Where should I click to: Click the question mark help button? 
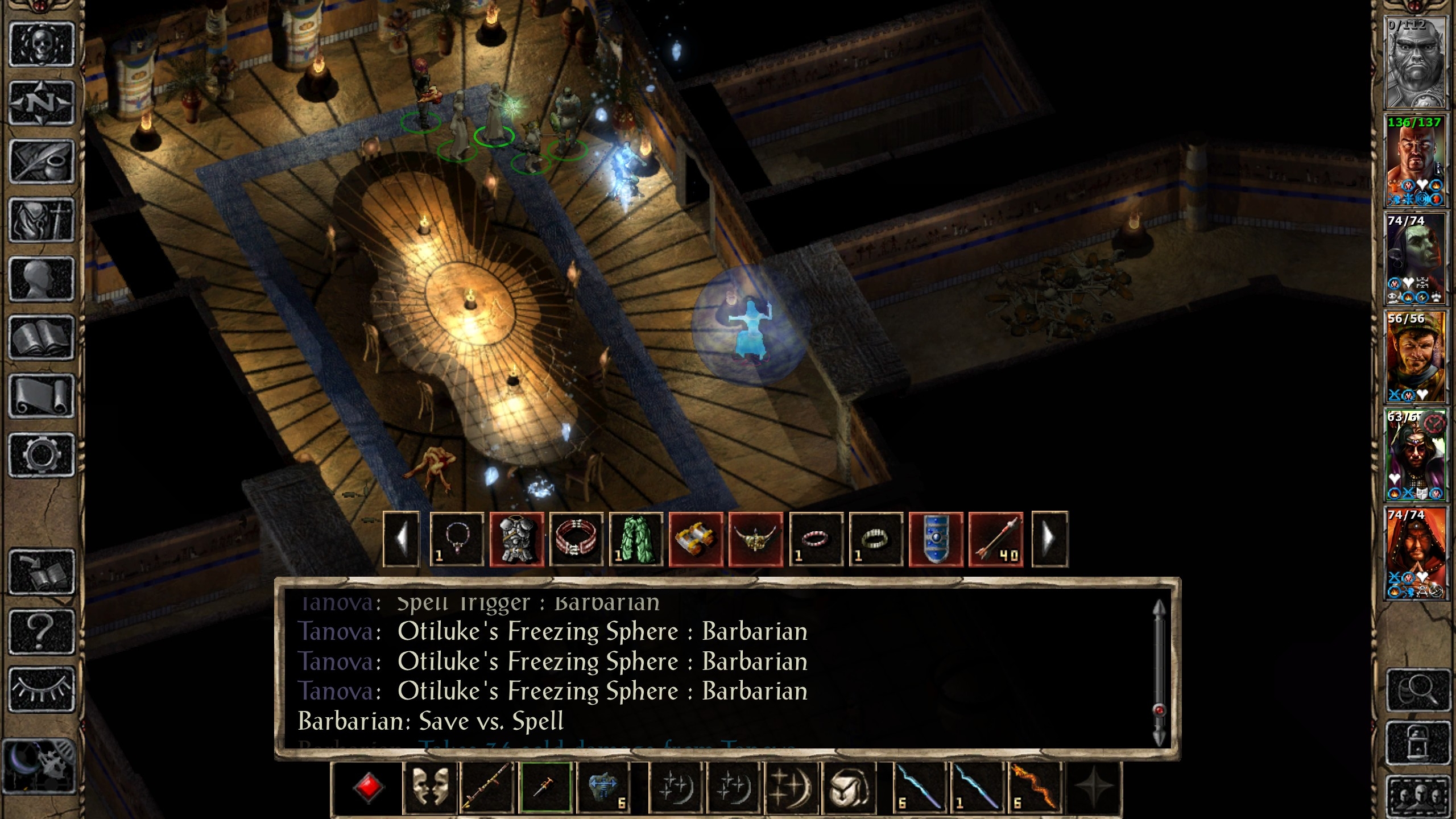[42, 631]
